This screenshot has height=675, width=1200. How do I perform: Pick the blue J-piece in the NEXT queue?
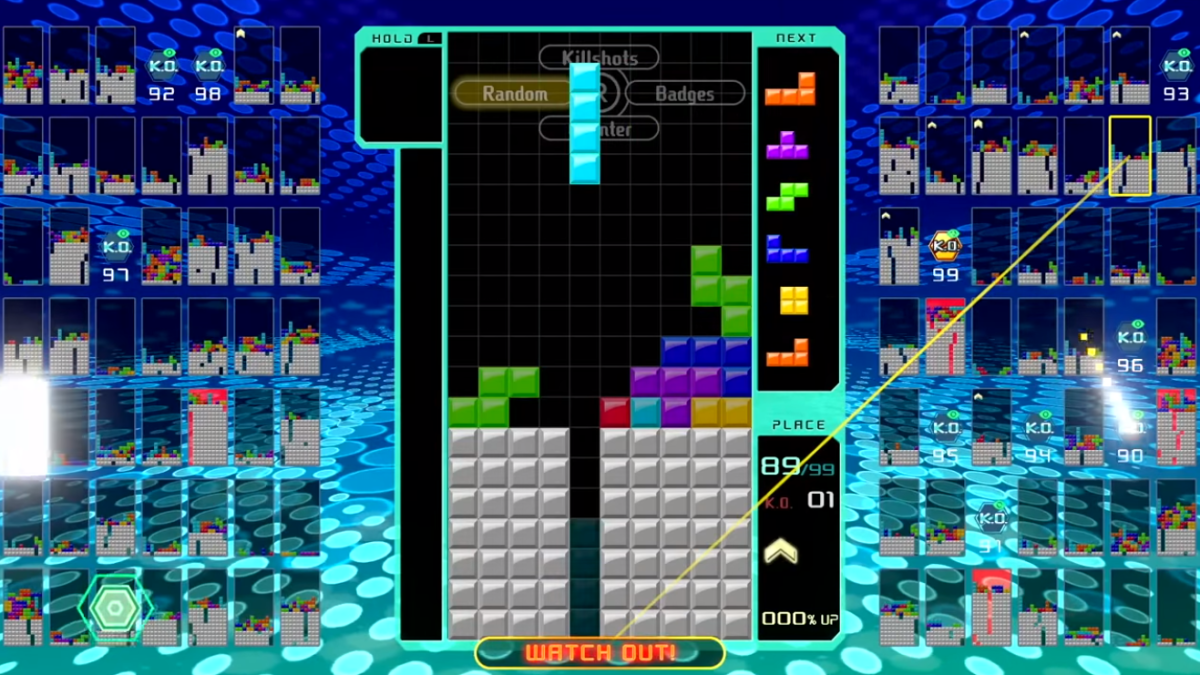787,248
